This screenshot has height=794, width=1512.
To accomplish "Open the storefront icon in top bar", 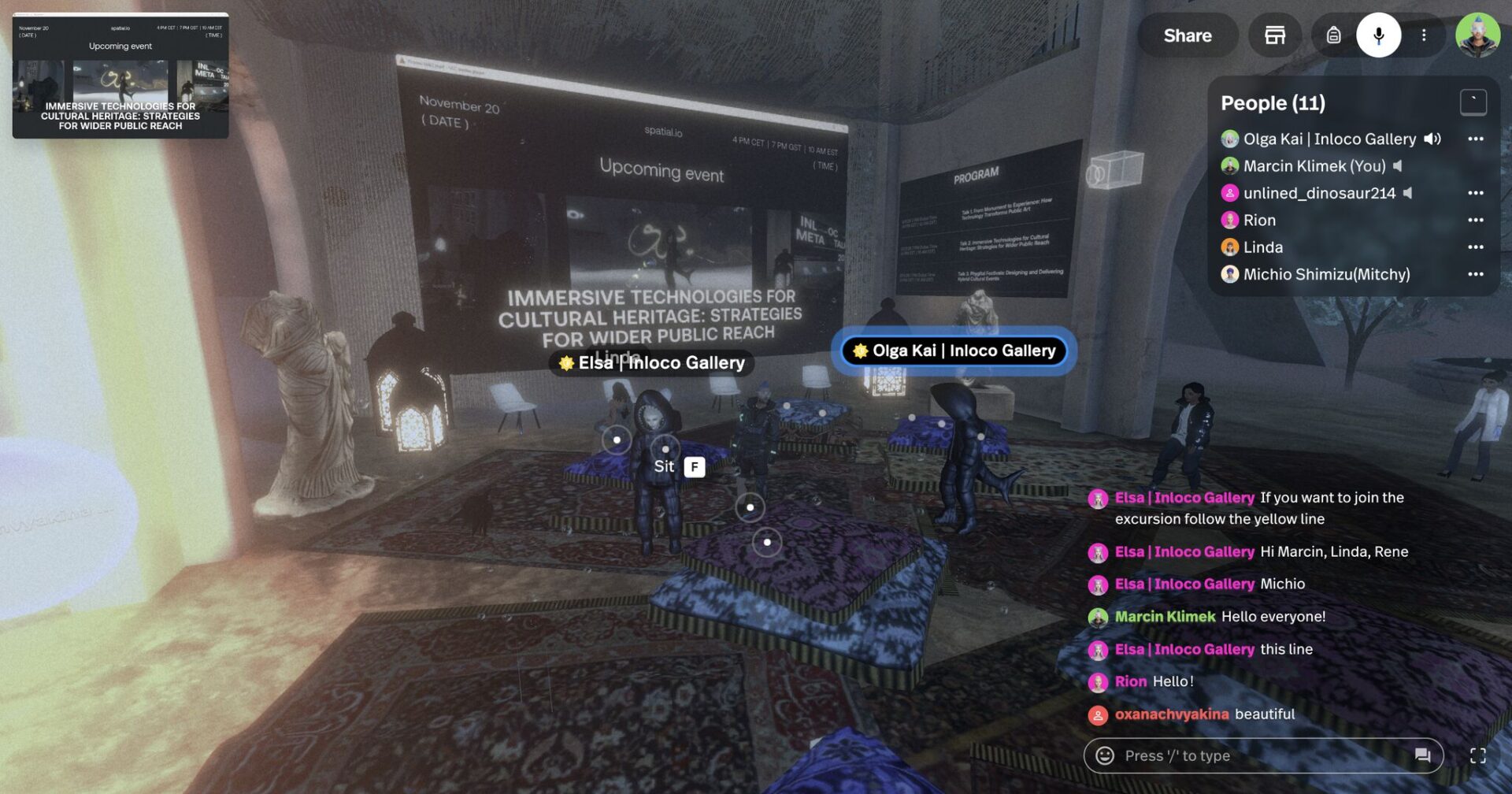I will (x=1274, y=35).
